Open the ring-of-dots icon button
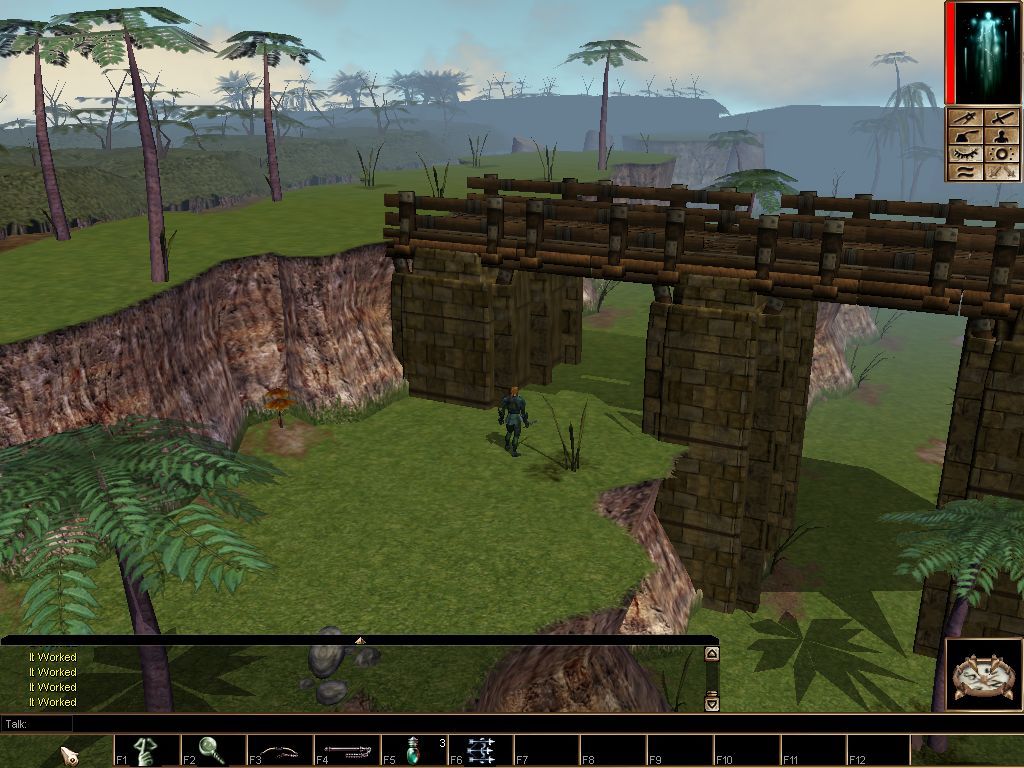The image size is (1024, 768). (1001, 155)
